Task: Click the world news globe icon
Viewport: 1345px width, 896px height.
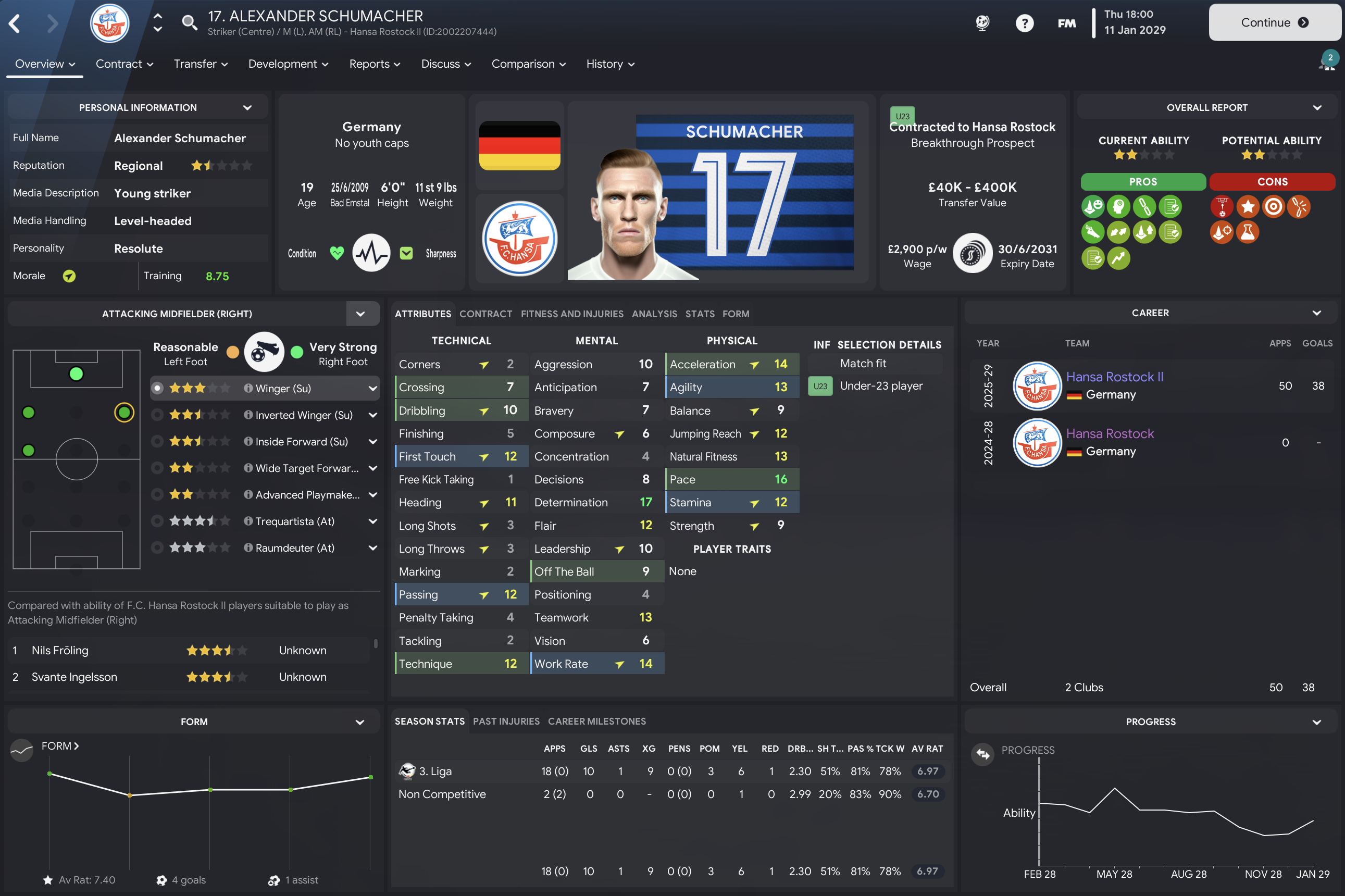Action: 981,23
